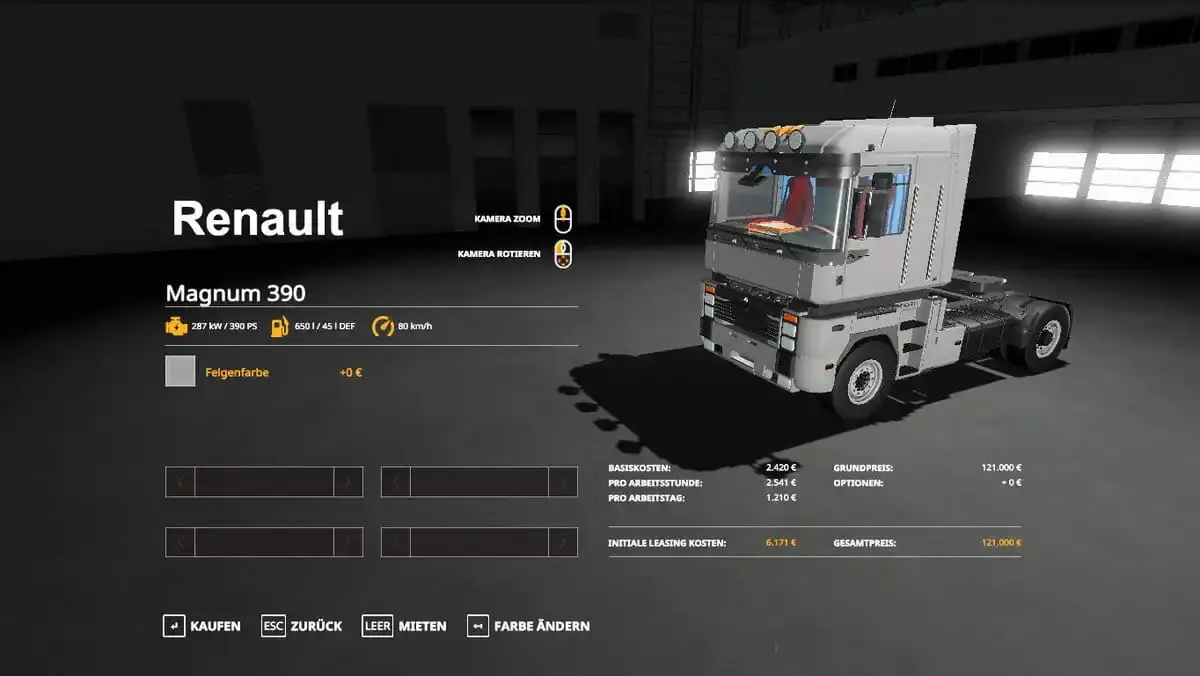Lease the vehicle via MIETEN
The height and width of the screenshot is (676, 1200).
click(405, 626)
